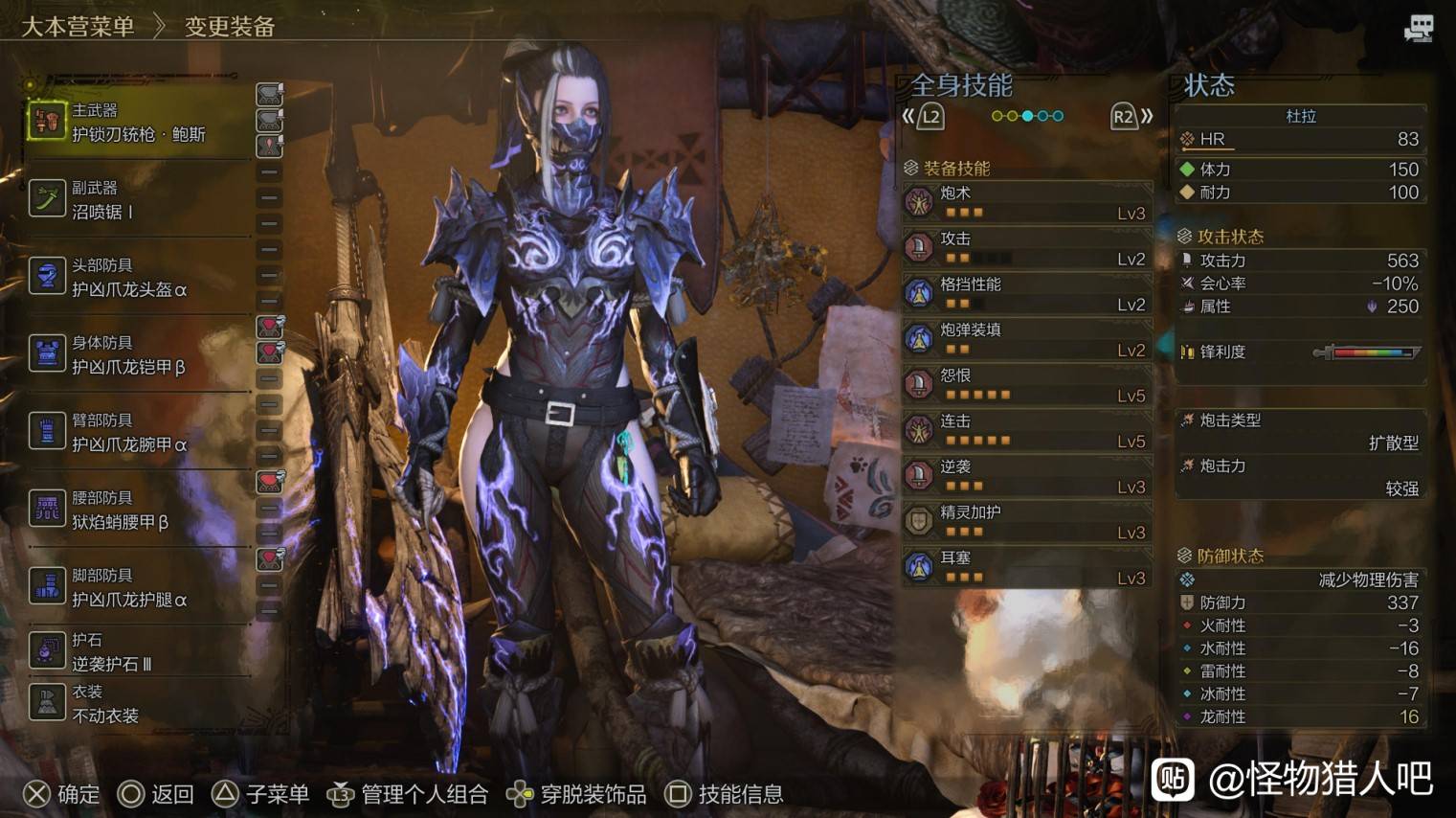The image size is (1456, 818).
Task: Select the 怨恨 skill row
Action: (x=1026, y=385)
